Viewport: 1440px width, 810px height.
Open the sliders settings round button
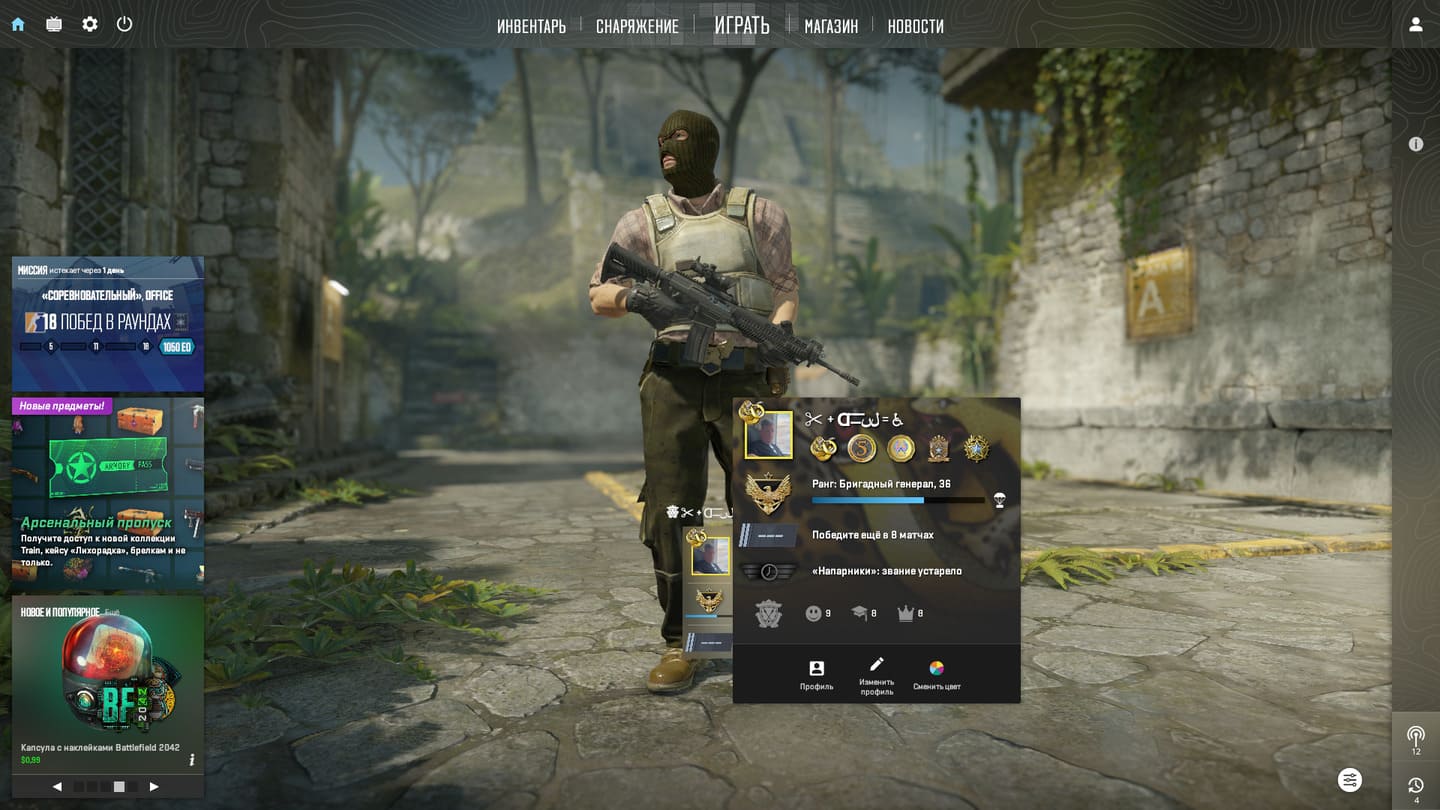(1350, 779)
